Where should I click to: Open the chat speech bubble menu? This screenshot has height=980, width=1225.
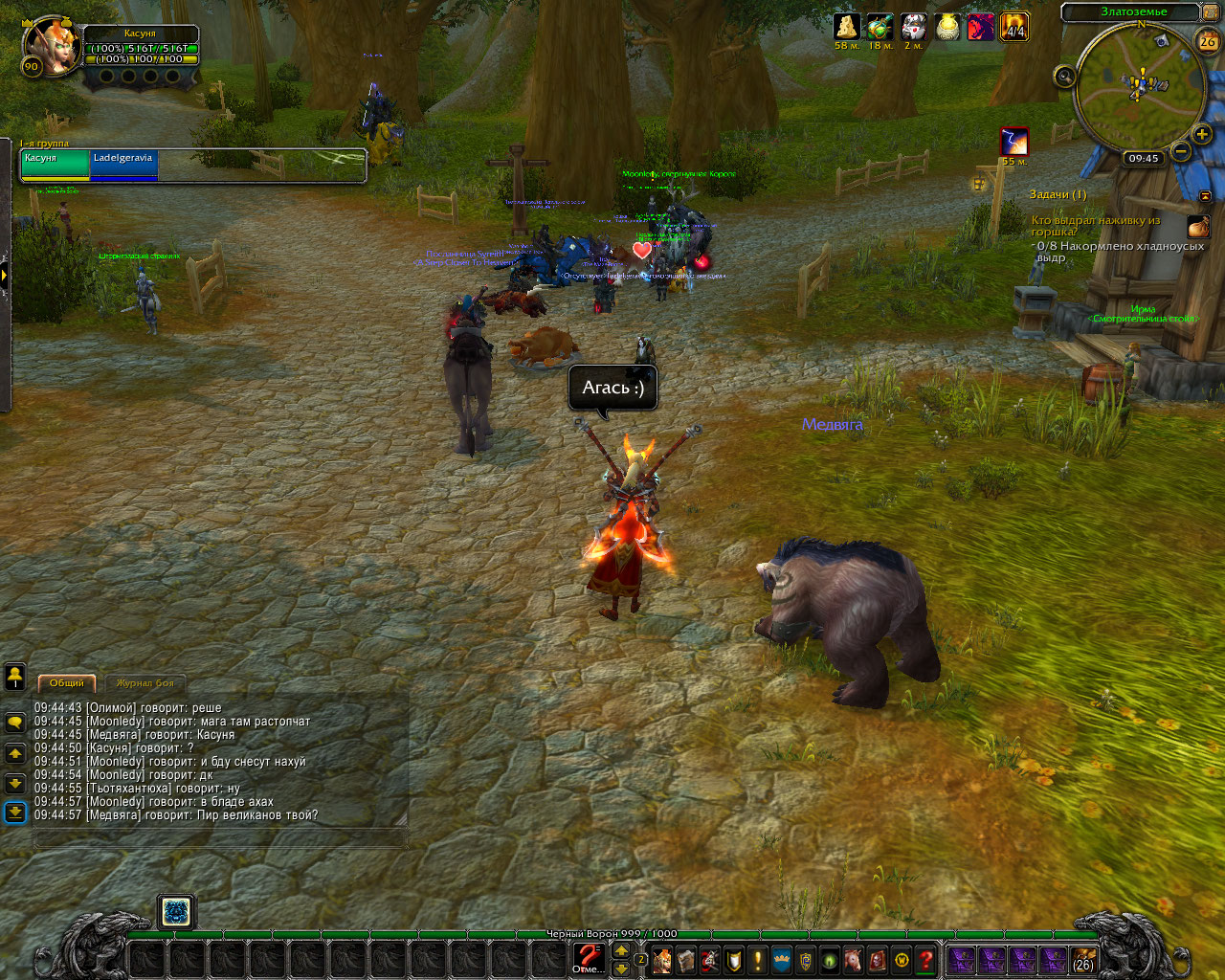pyautogui.click(x=15, y=724)
